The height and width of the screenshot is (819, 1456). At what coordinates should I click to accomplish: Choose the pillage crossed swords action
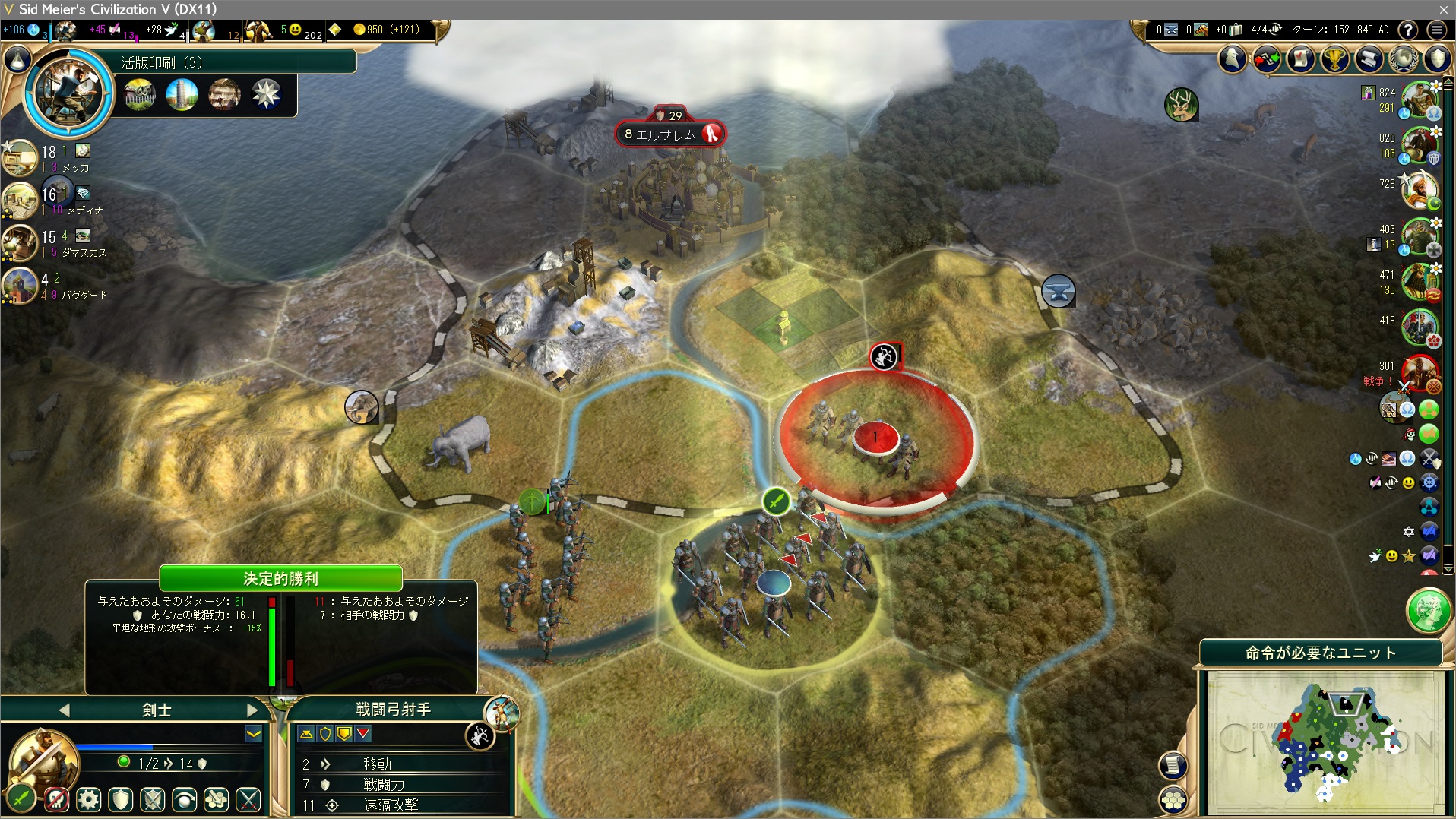(248, 799)
